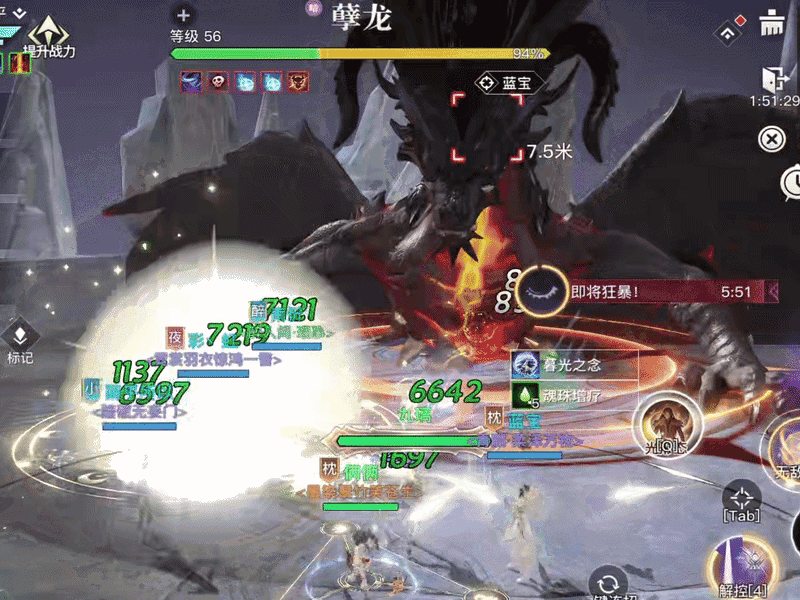Click the plus button above the boss level
This screenshot has height=600, width=800.
pyautogui.click(x=182, y=15)
